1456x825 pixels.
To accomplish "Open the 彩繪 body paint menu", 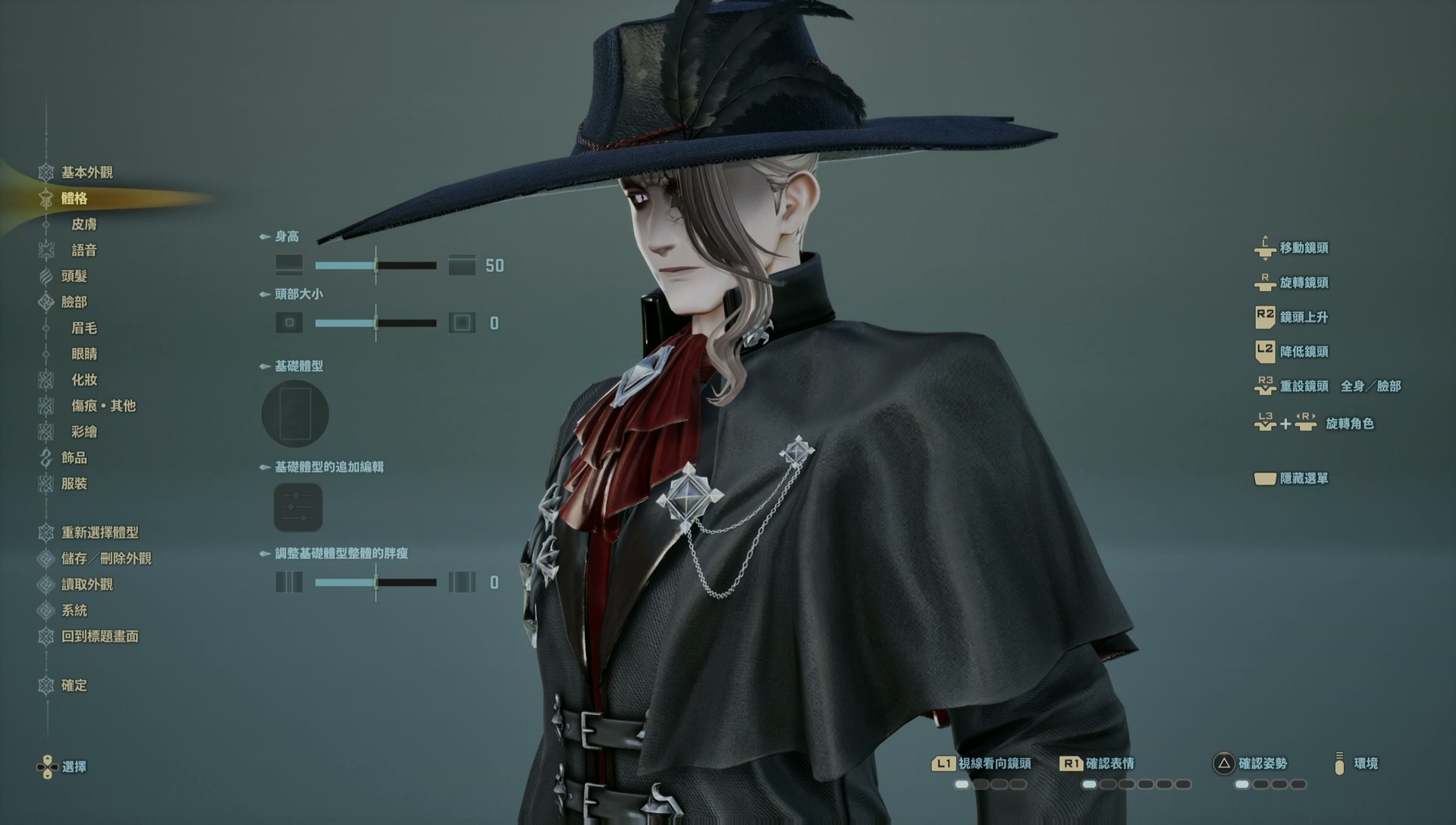I will pyautogui.click(x=84, y=431).
